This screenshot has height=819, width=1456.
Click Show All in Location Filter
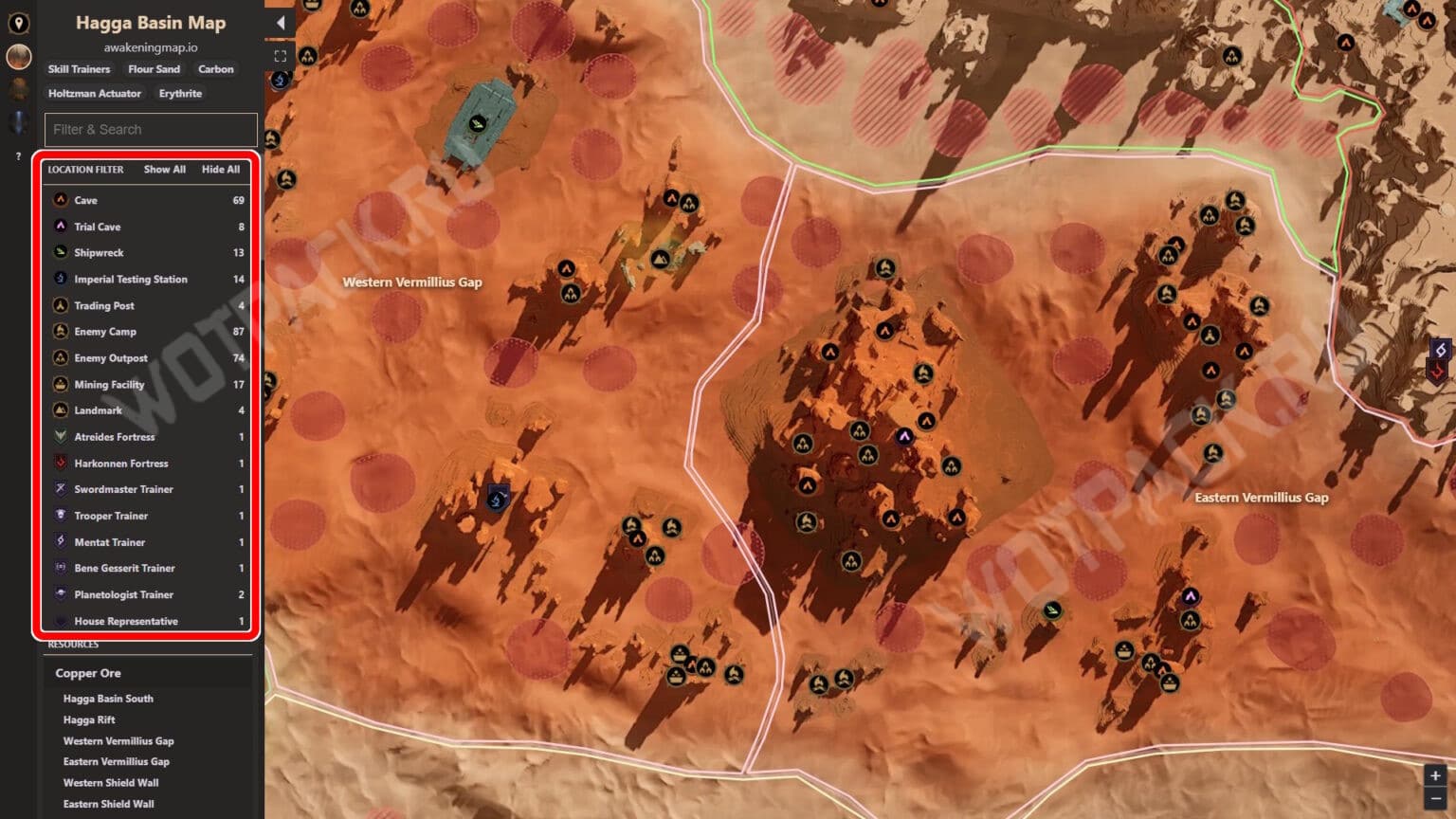(x=164, y=170)
